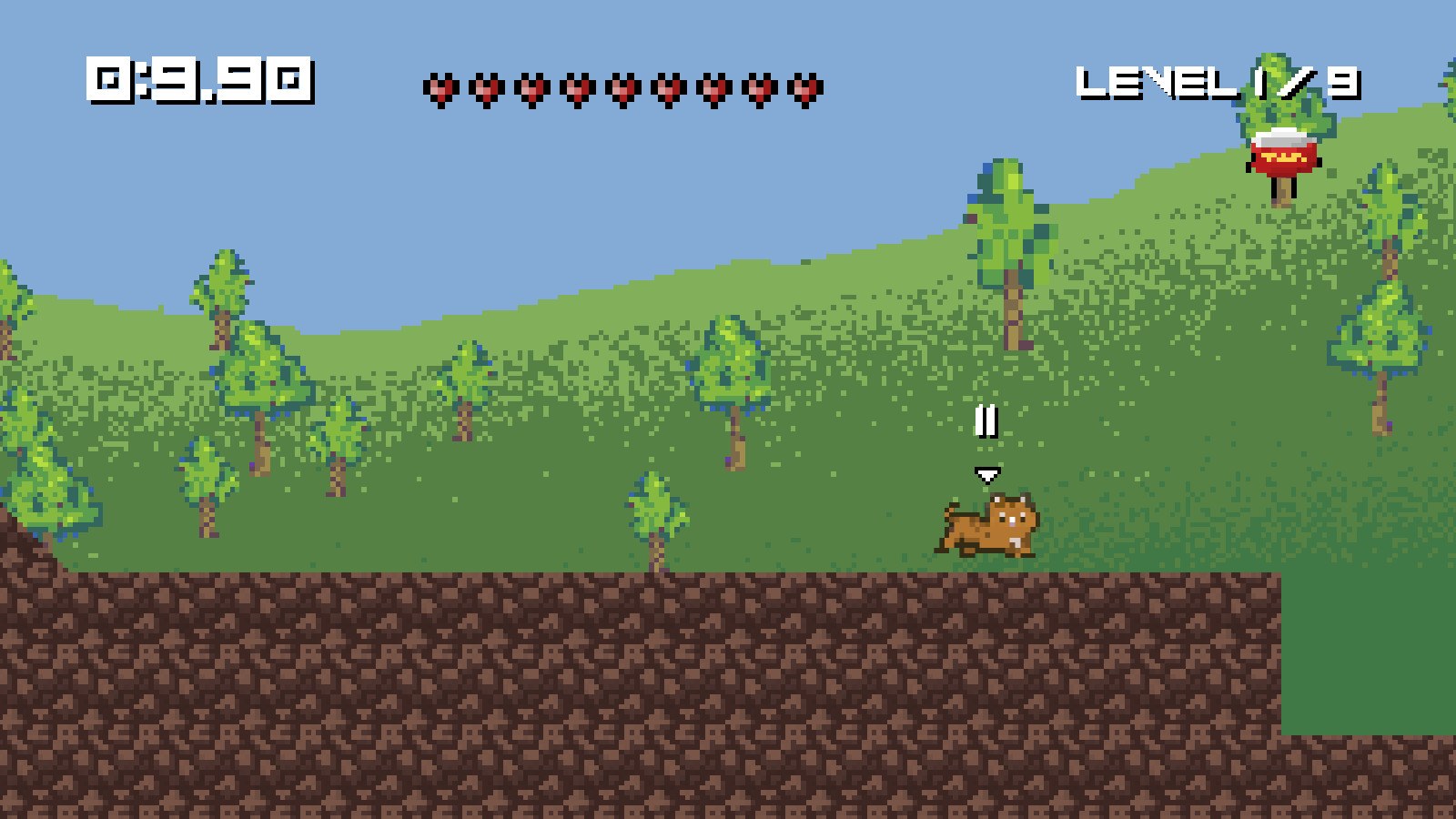The width and height of the screenshot is (1456, 819).
Task: Click the number 9 in LEVEL 1/9
Action: [1345, 82]
